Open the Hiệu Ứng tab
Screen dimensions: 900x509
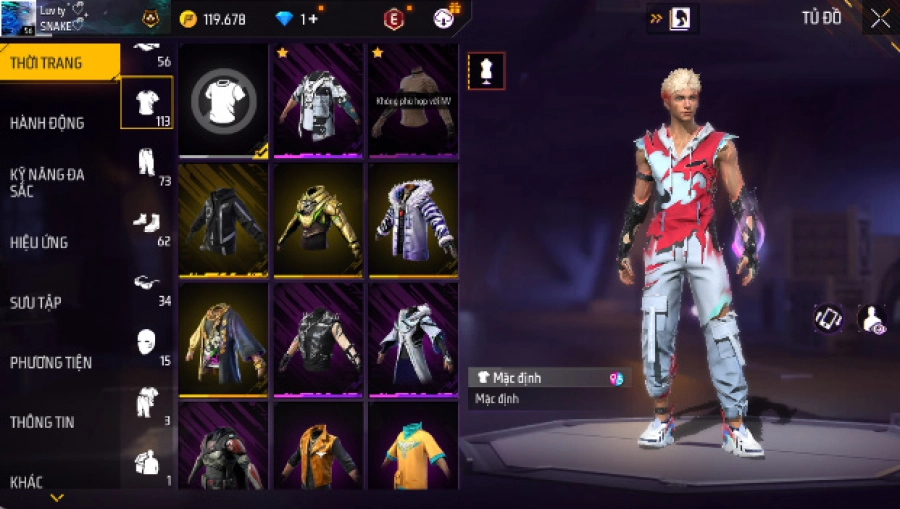[x=40, y=242]
